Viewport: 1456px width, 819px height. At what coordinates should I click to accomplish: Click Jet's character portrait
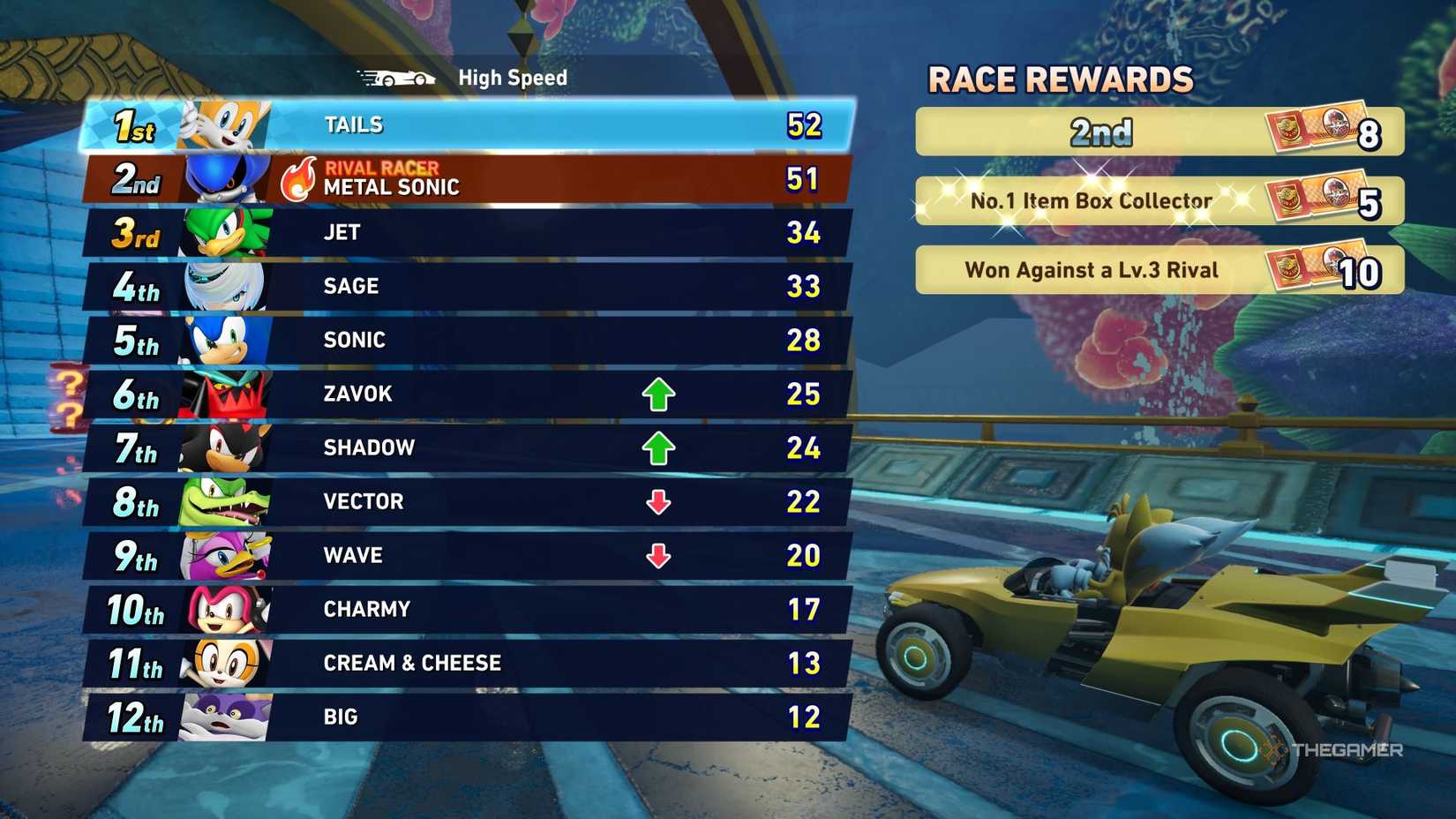[223, 232]
